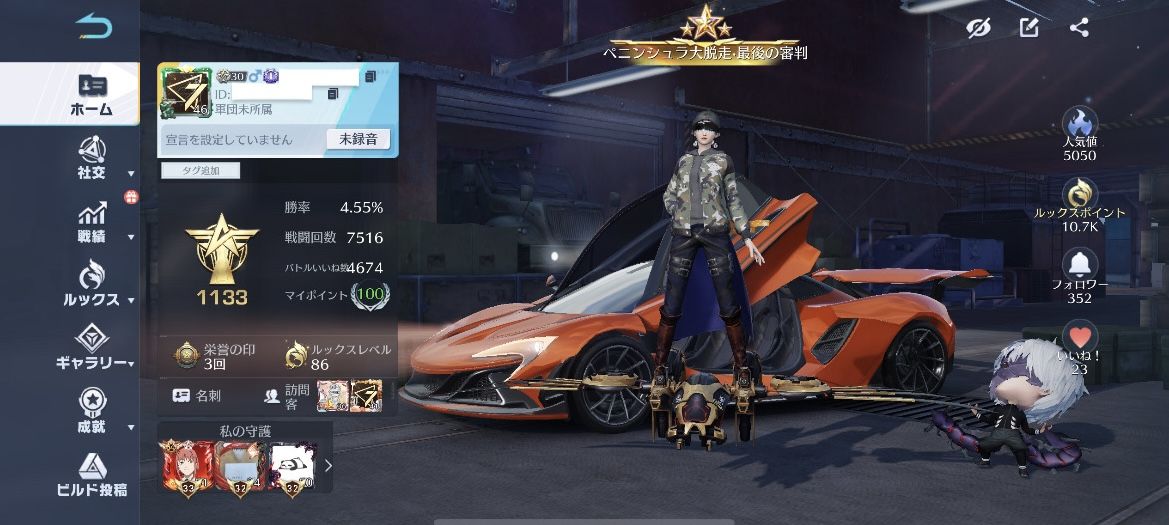Open the profile edit icon
The image size is (1169, 525).
pyautogui.click(x=1029, y=28)
